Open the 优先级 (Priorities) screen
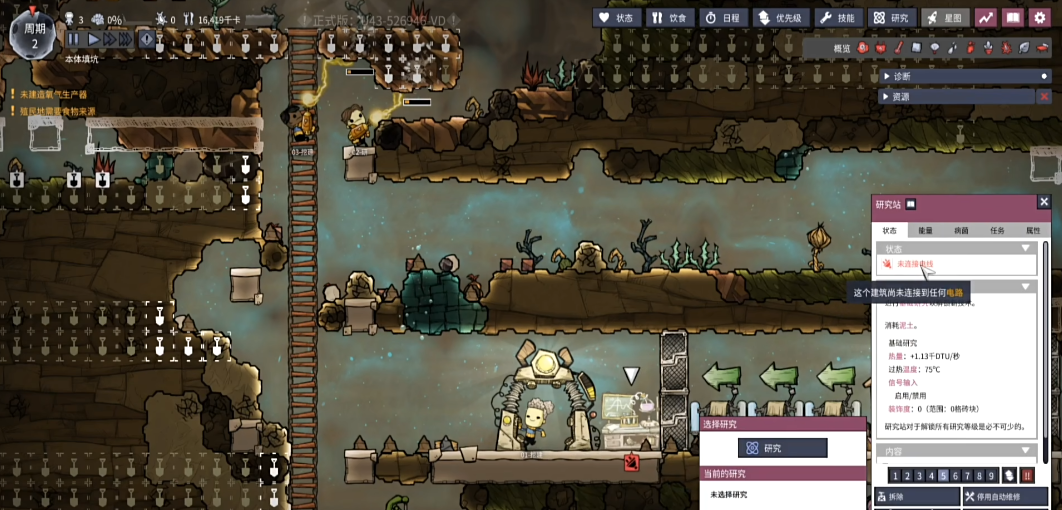The width and height of the screenshot is (1062, 510). (781, 17)
